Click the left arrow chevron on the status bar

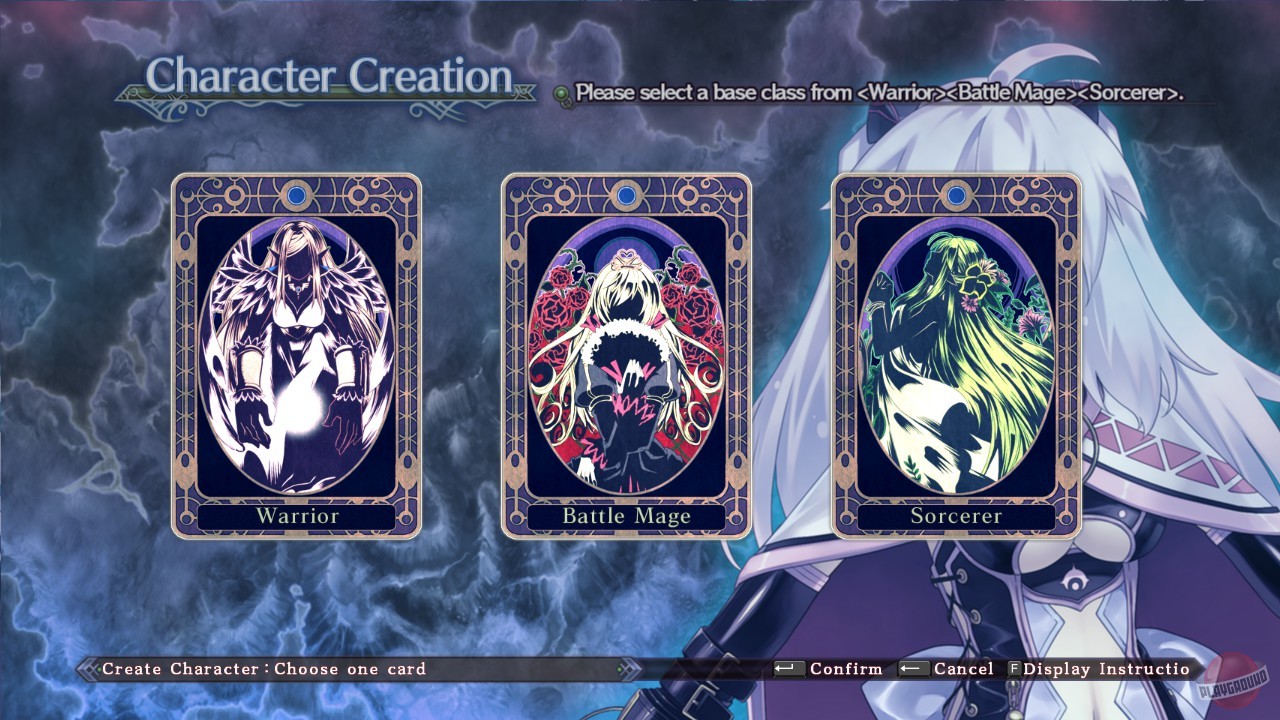click(88, 669)
